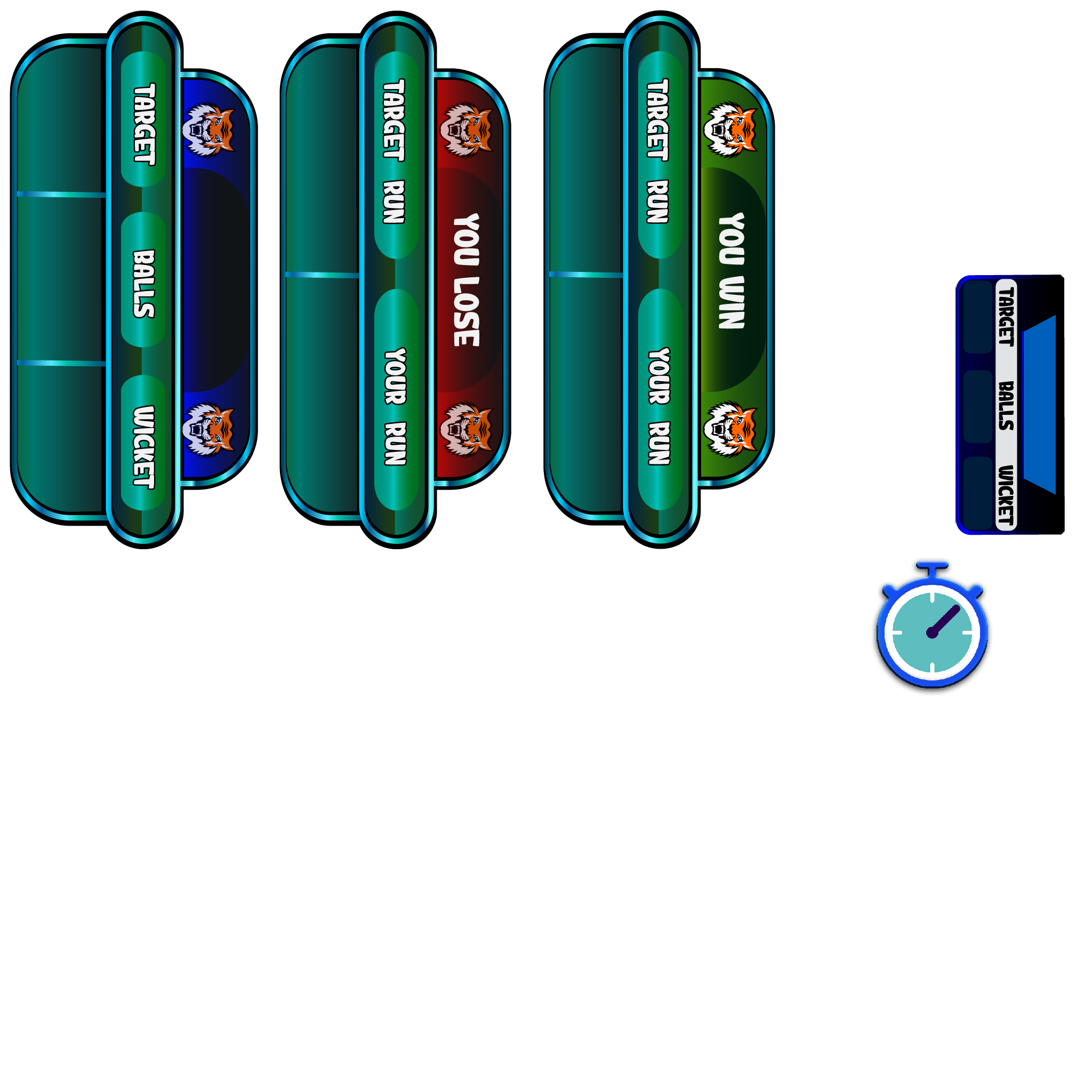This screenshot has width=1092, height=1092.
Task: Click YOUR RUN on the green panel
Action: point(660,406)
